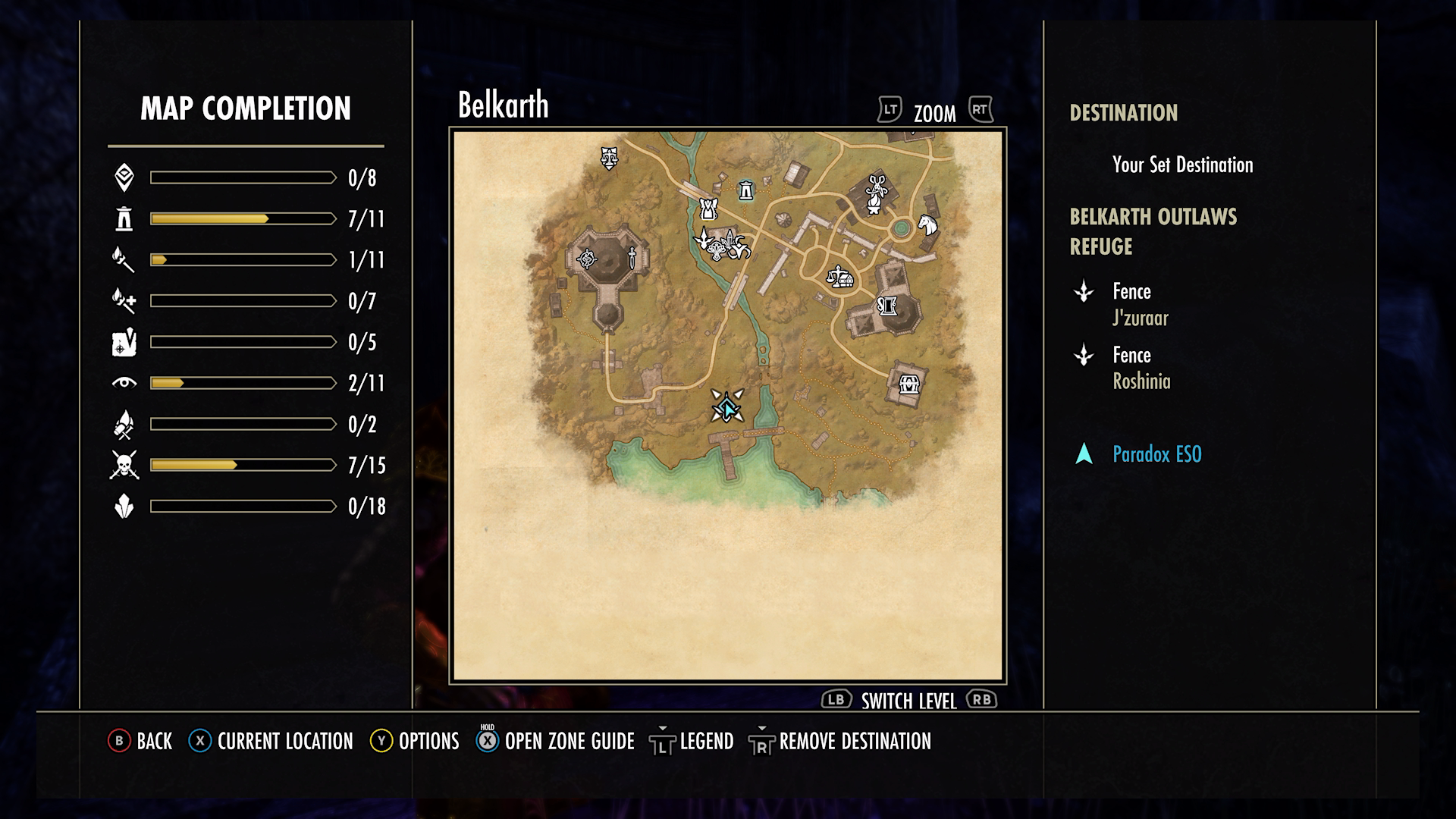
Task: Select the wayshrine marker on the map
Action: (746, 191)
